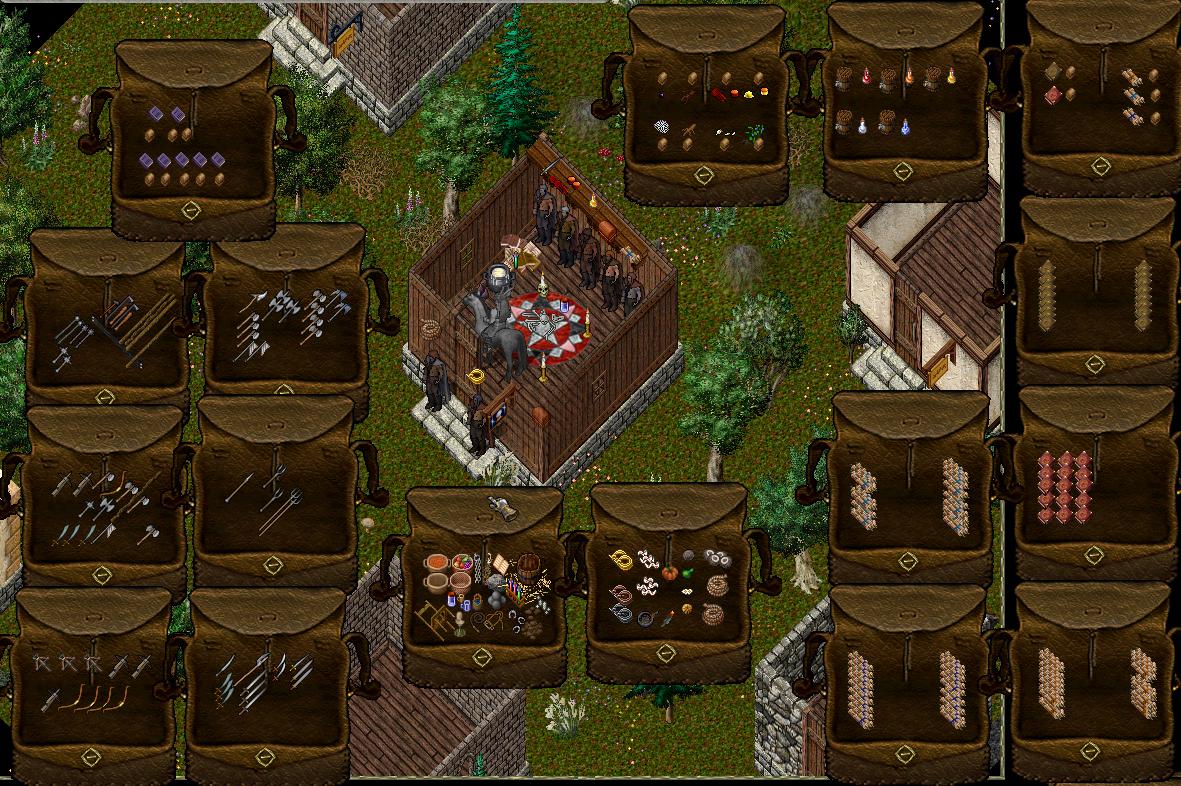Pick the frying pan item

click(x=644, y=618)
